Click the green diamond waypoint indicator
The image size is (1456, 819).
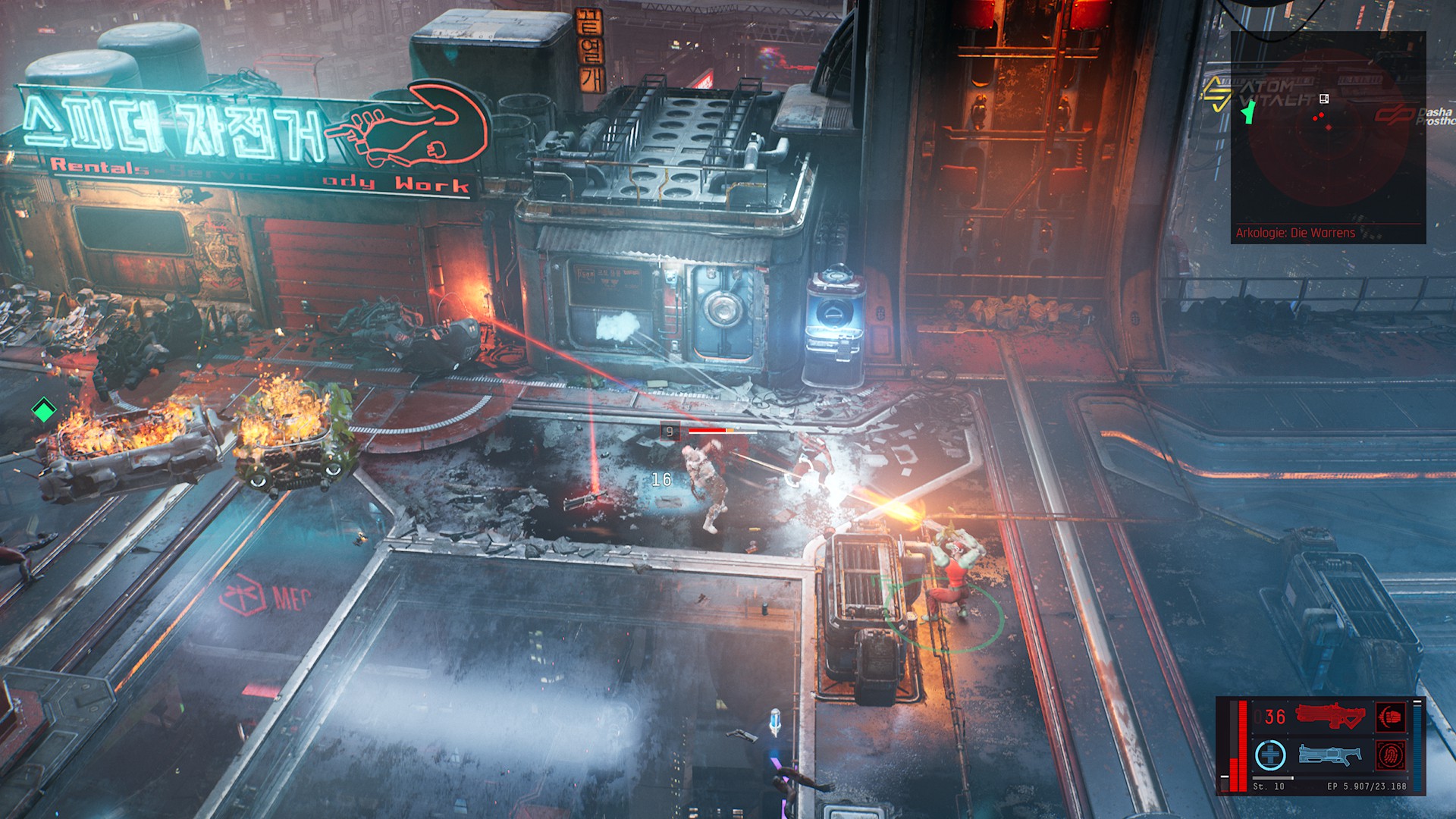tap(44, 411)
